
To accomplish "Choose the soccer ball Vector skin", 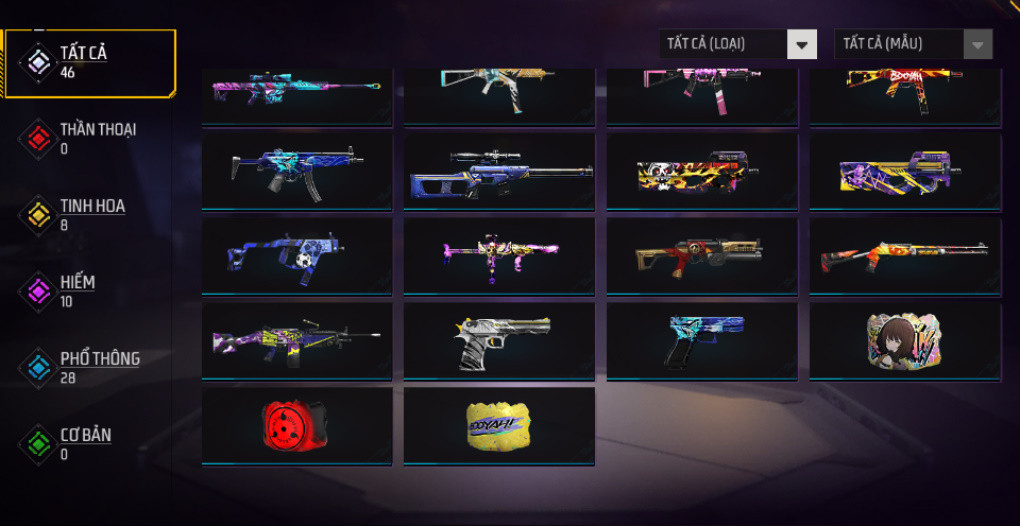I will click(x=296, y=256).
